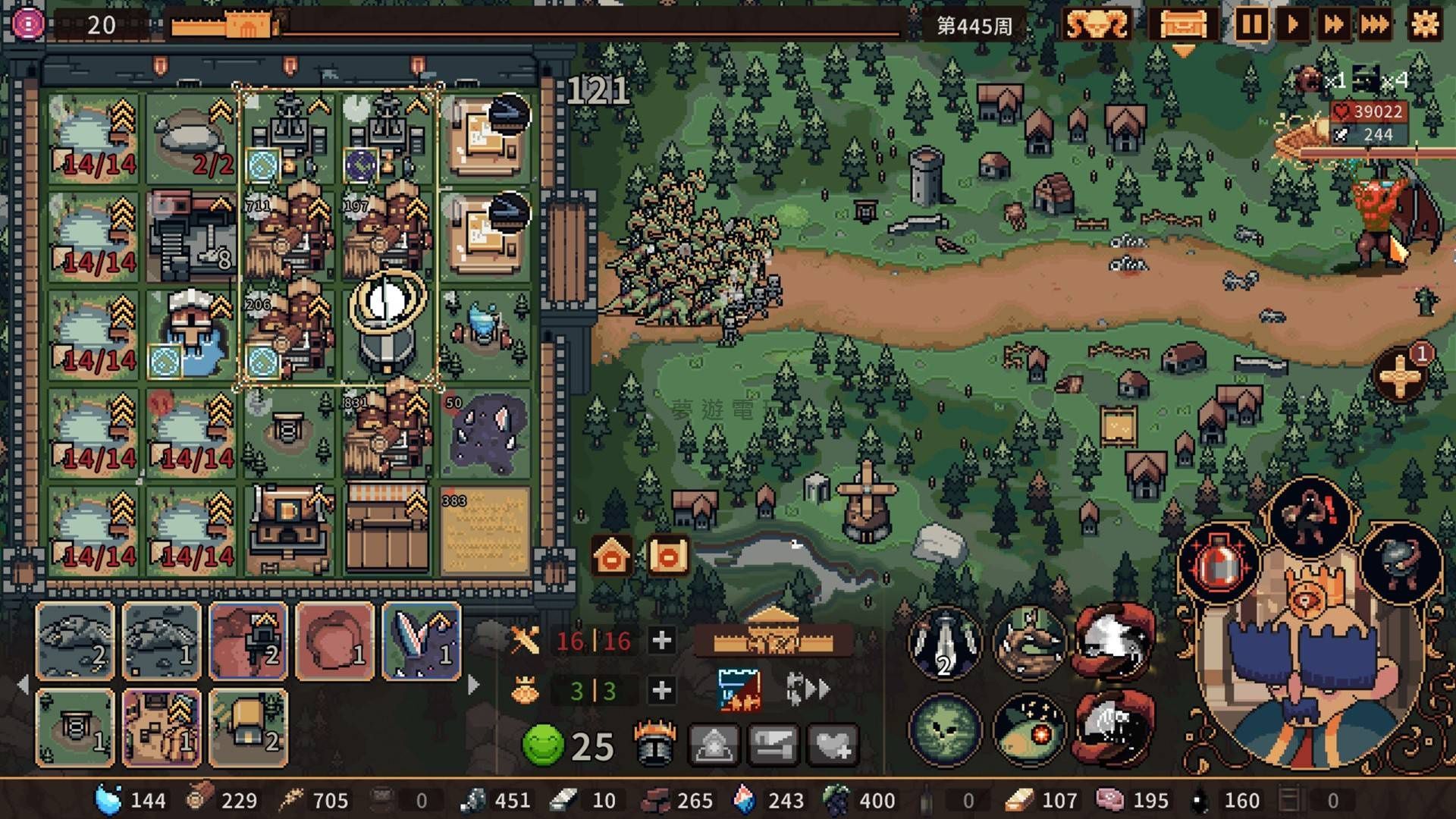1456x819 pixels.
Task: Set game speed to normal play
Action: coord(1292,25)
